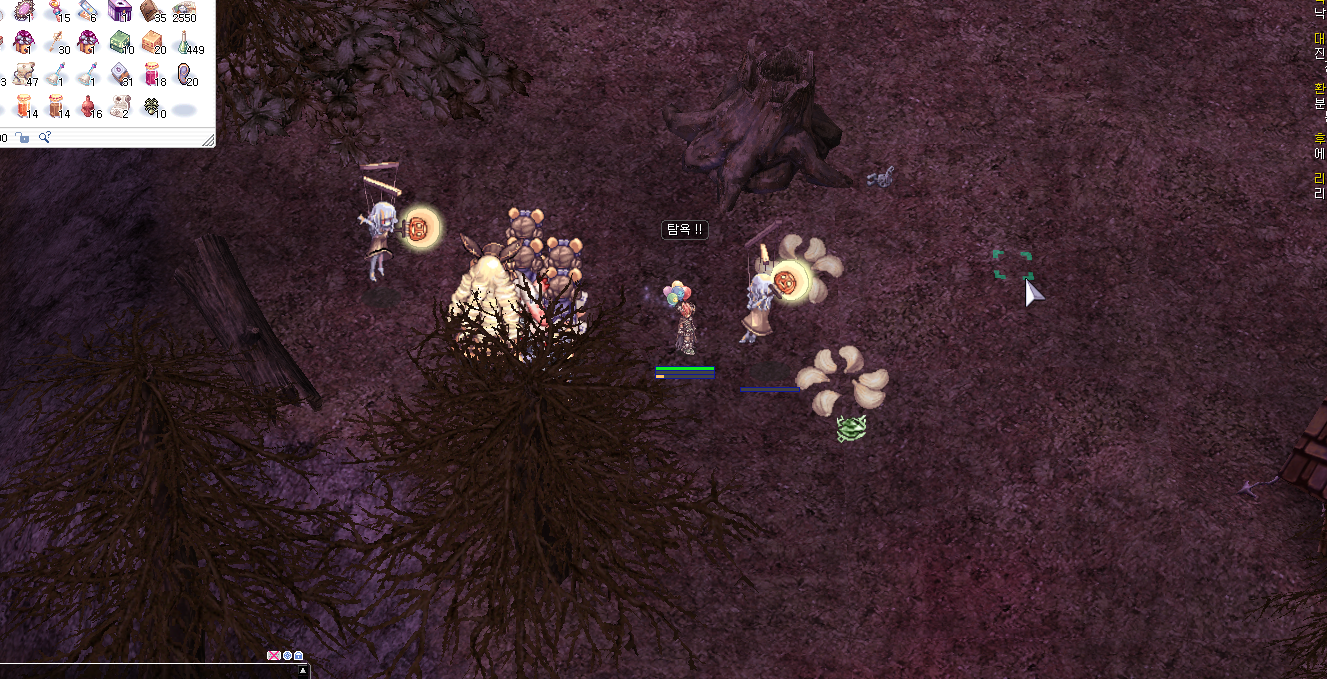
Task: Toggle the blue padlock above chat box
Action: click(x=298, y=656)
